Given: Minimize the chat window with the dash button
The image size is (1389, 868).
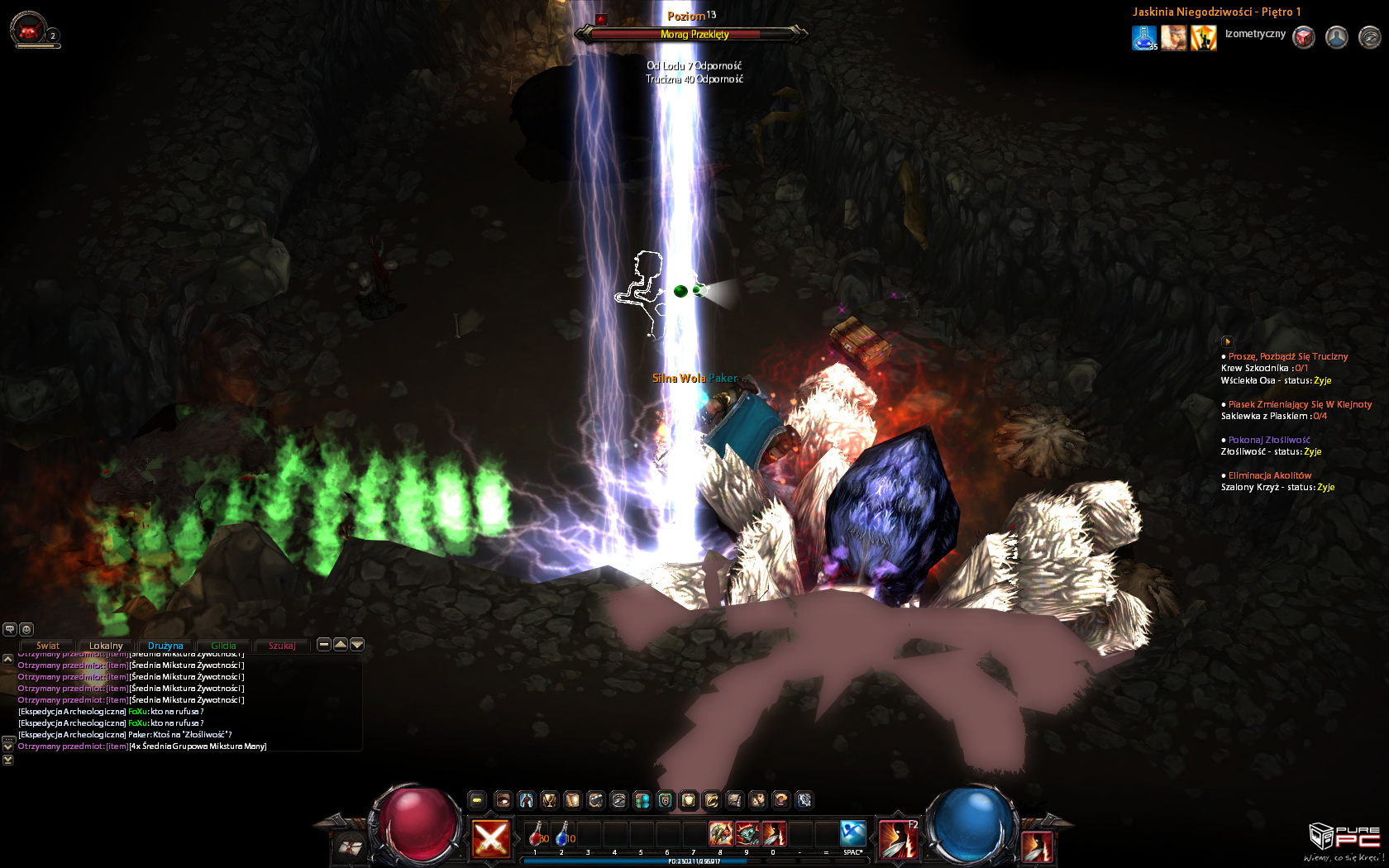Looking at the screenshot, I should pyautogui.click(x=324, y=645).
